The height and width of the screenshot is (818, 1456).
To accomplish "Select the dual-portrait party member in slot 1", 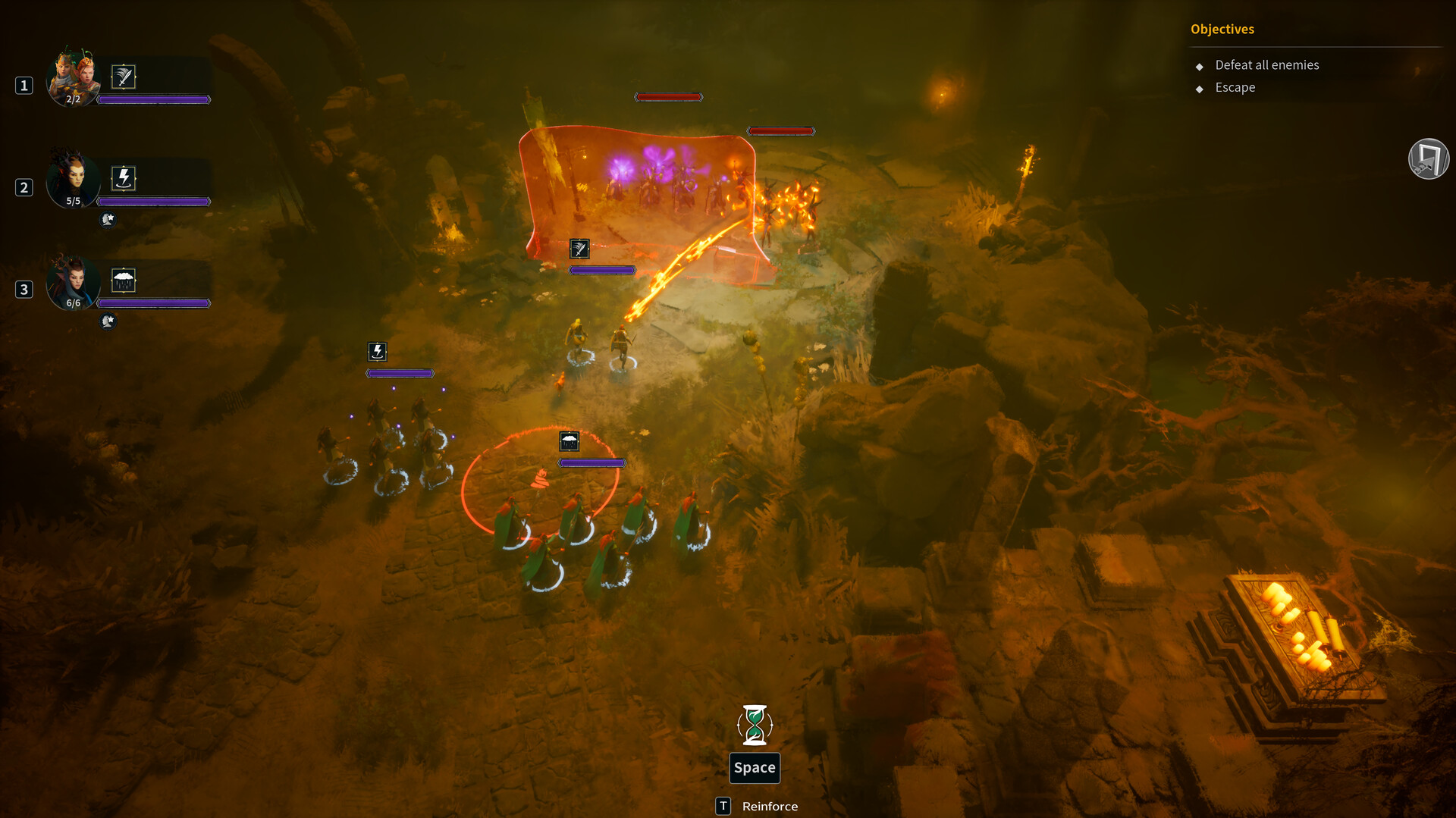I will point(74,77).
